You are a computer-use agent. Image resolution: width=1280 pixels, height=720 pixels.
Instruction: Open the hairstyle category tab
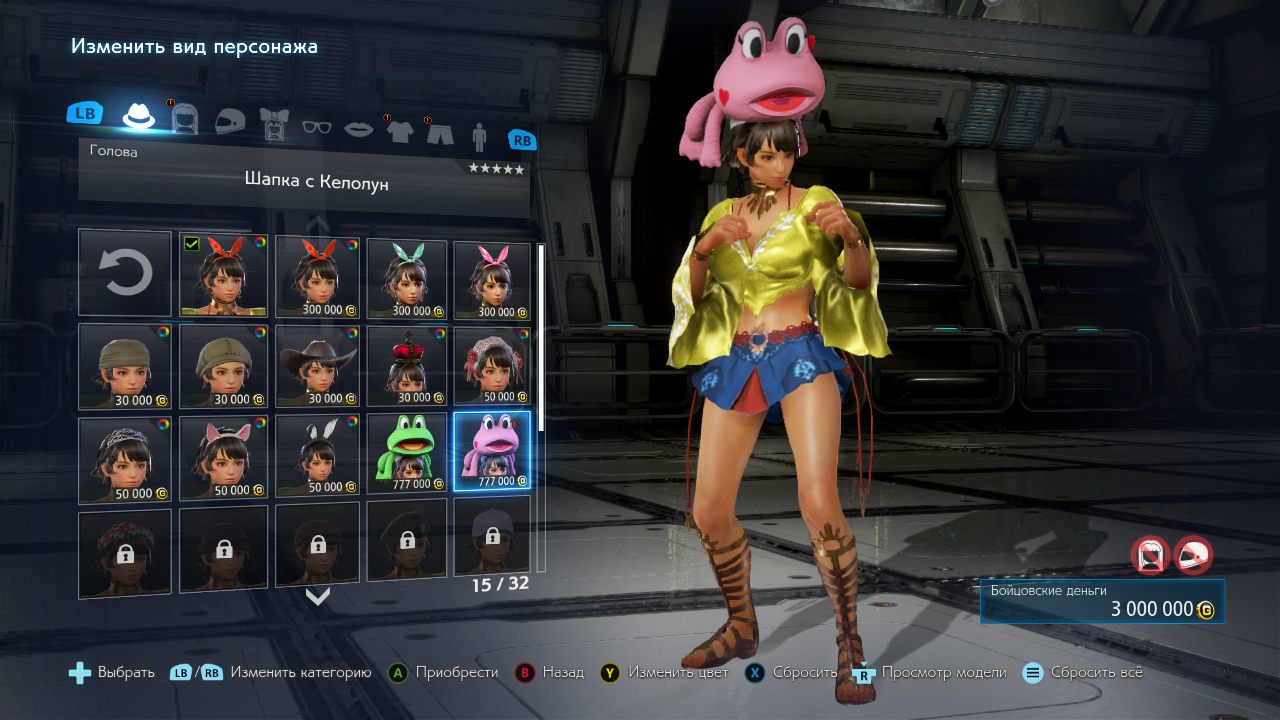click(185, 119)
